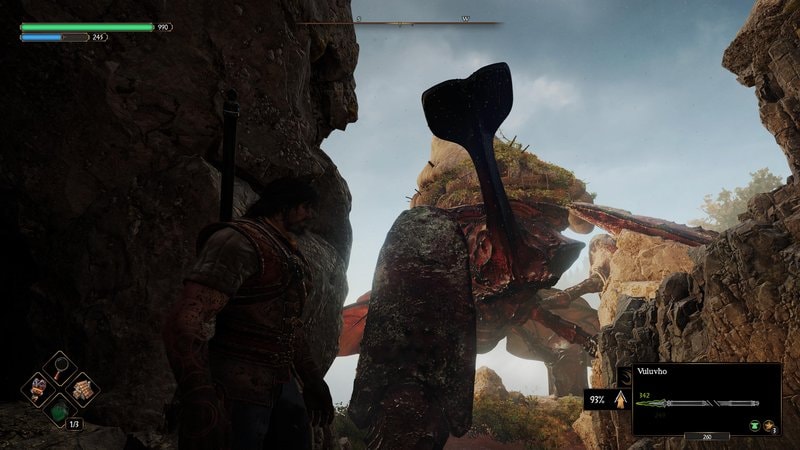Select the green item quick slot
Image resolution: width=800 pixels, height=450 pixels.
[61, 410]
